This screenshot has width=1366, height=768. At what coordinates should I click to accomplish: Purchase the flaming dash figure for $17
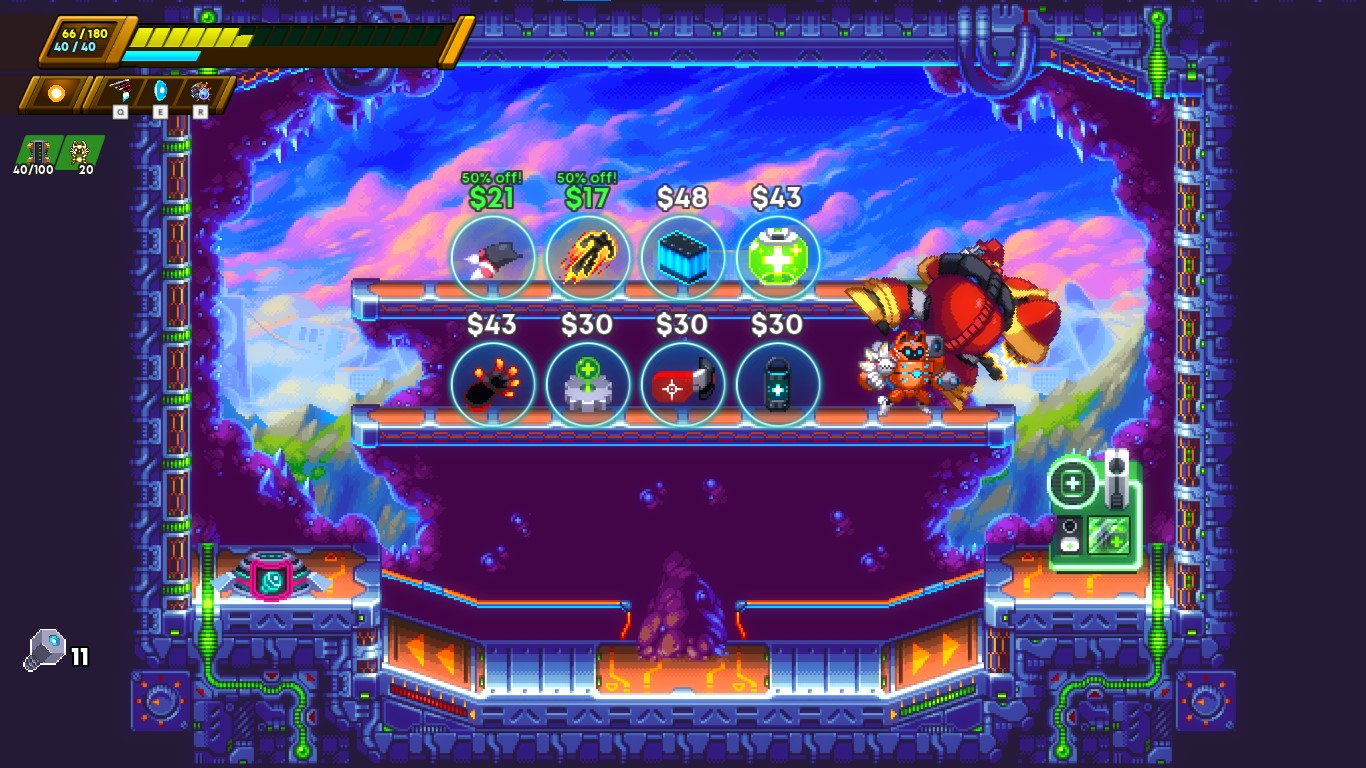pyautogui.click(x=587, y=258)
